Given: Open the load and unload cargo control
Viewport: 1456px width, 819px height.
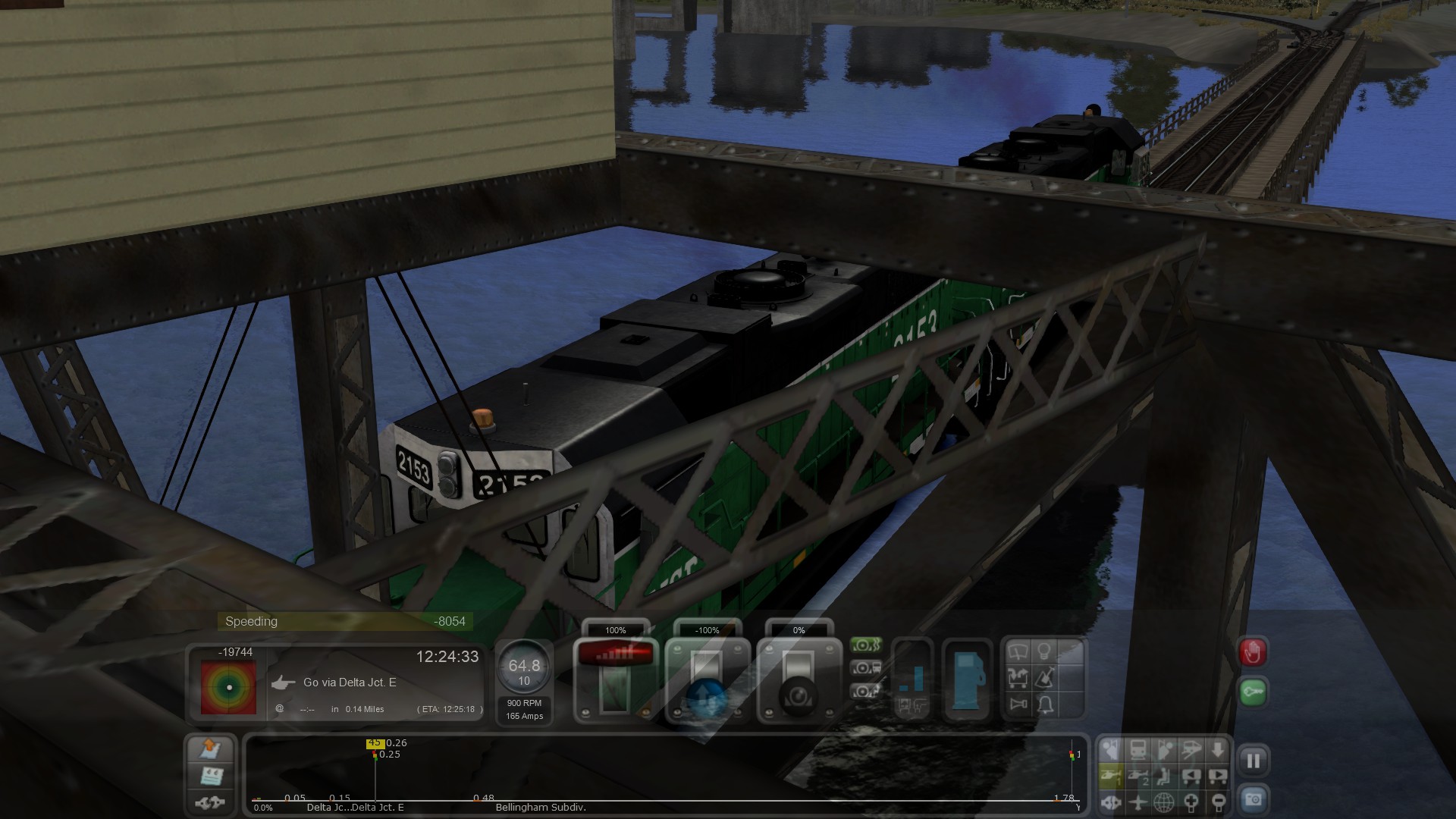Looking at the screenshot, I should (1018, 677).
